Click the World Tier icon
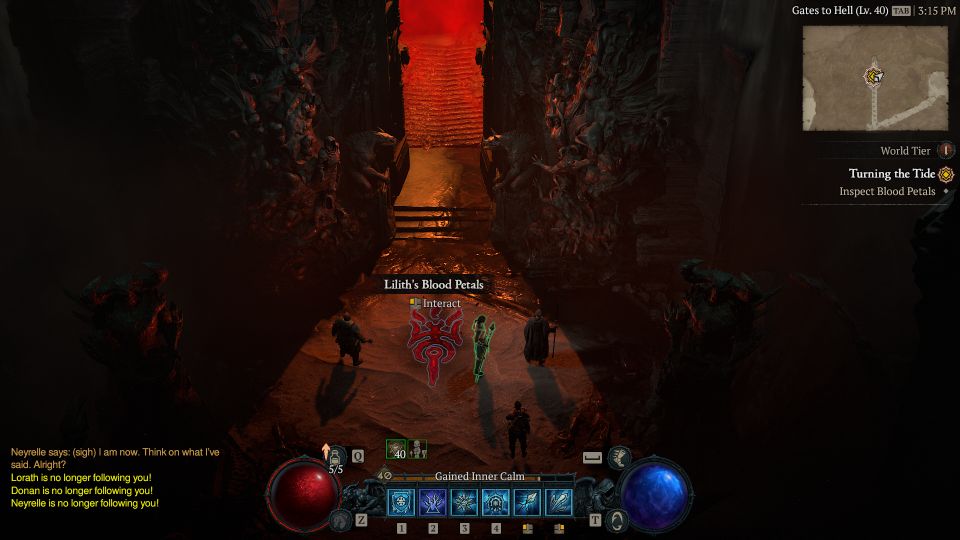960x540 pixels. tap(946, 151)
